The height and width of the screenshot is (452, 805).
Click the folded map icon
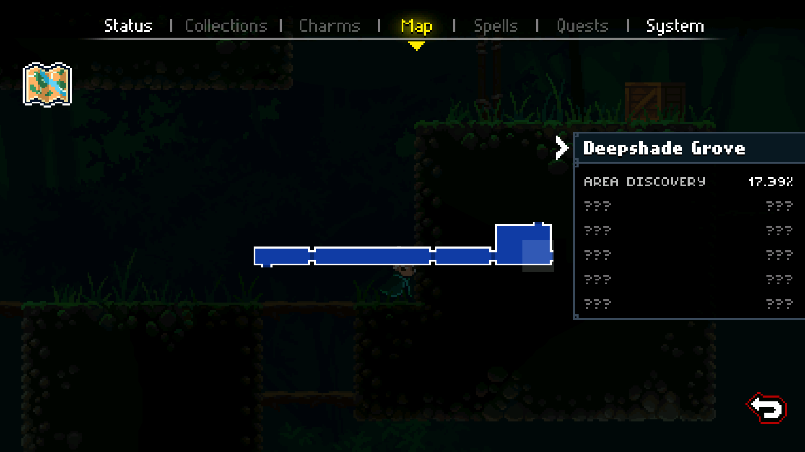tap(47, 85)
